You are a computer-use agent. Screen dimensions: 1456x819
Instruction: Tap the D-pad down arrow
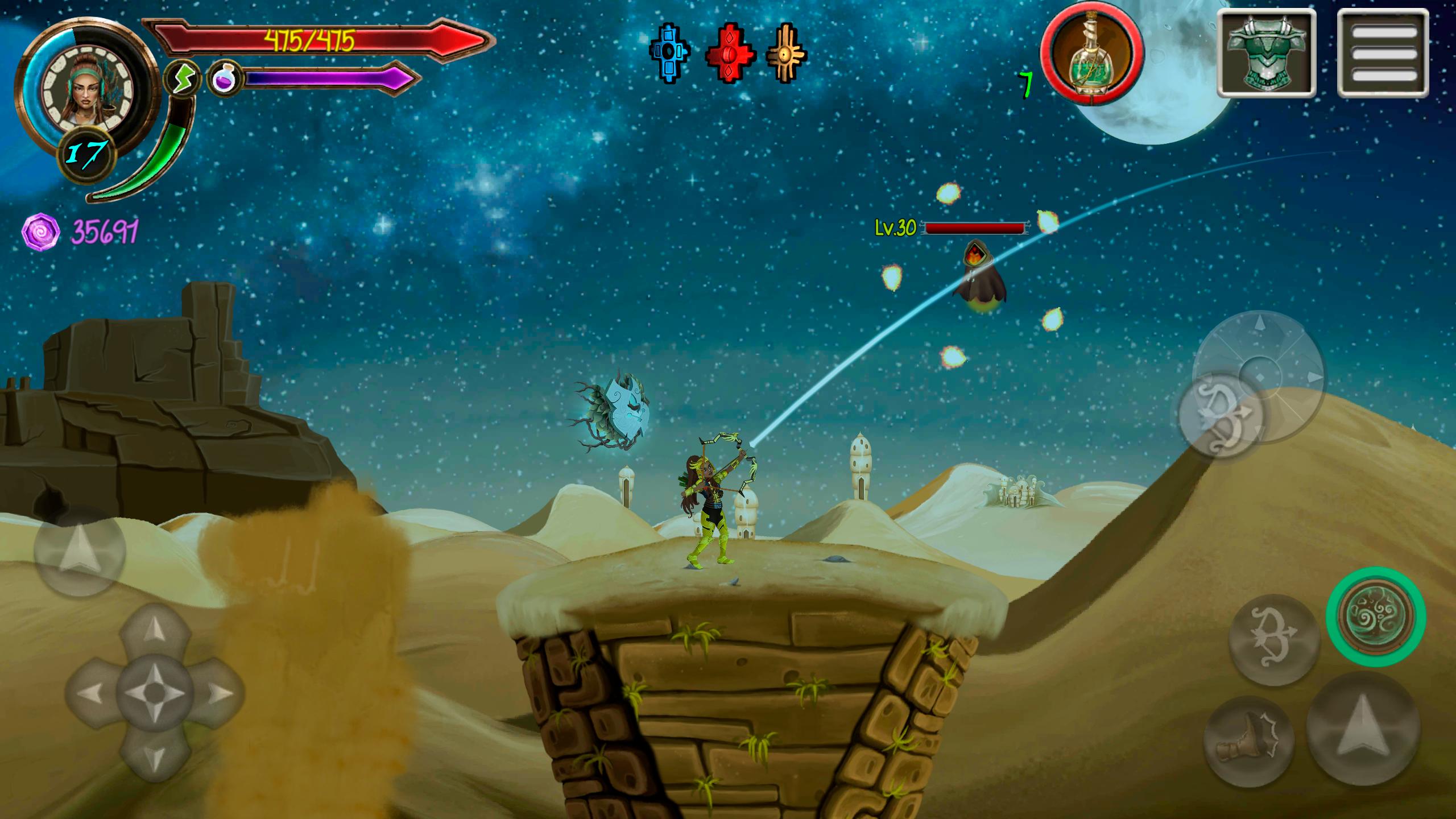tap(154, 754)
